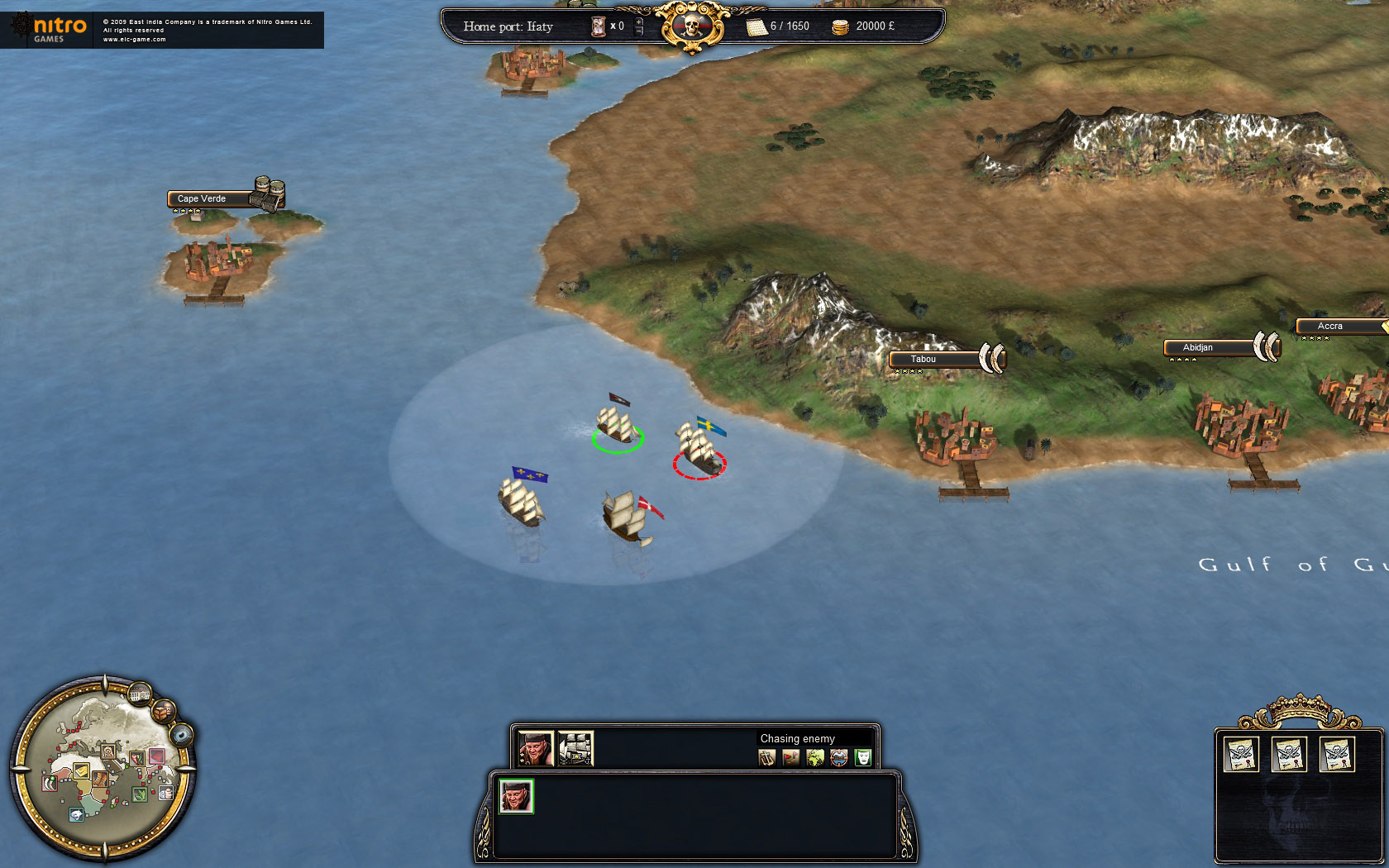Select the anchor icon in the ship panel
The height and width of the screenshot is (868, 1389).
tap(766, 756)
